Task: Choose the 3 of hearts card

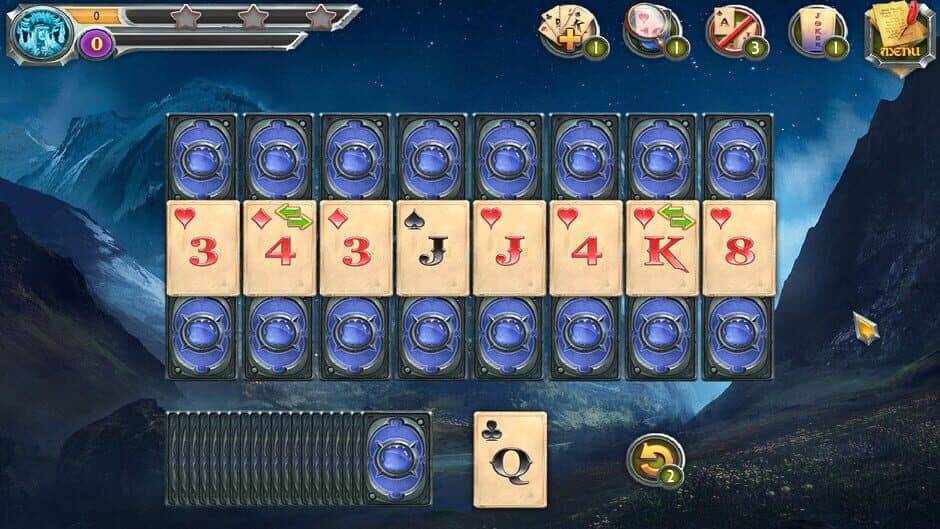Action: tap(203, 248)
